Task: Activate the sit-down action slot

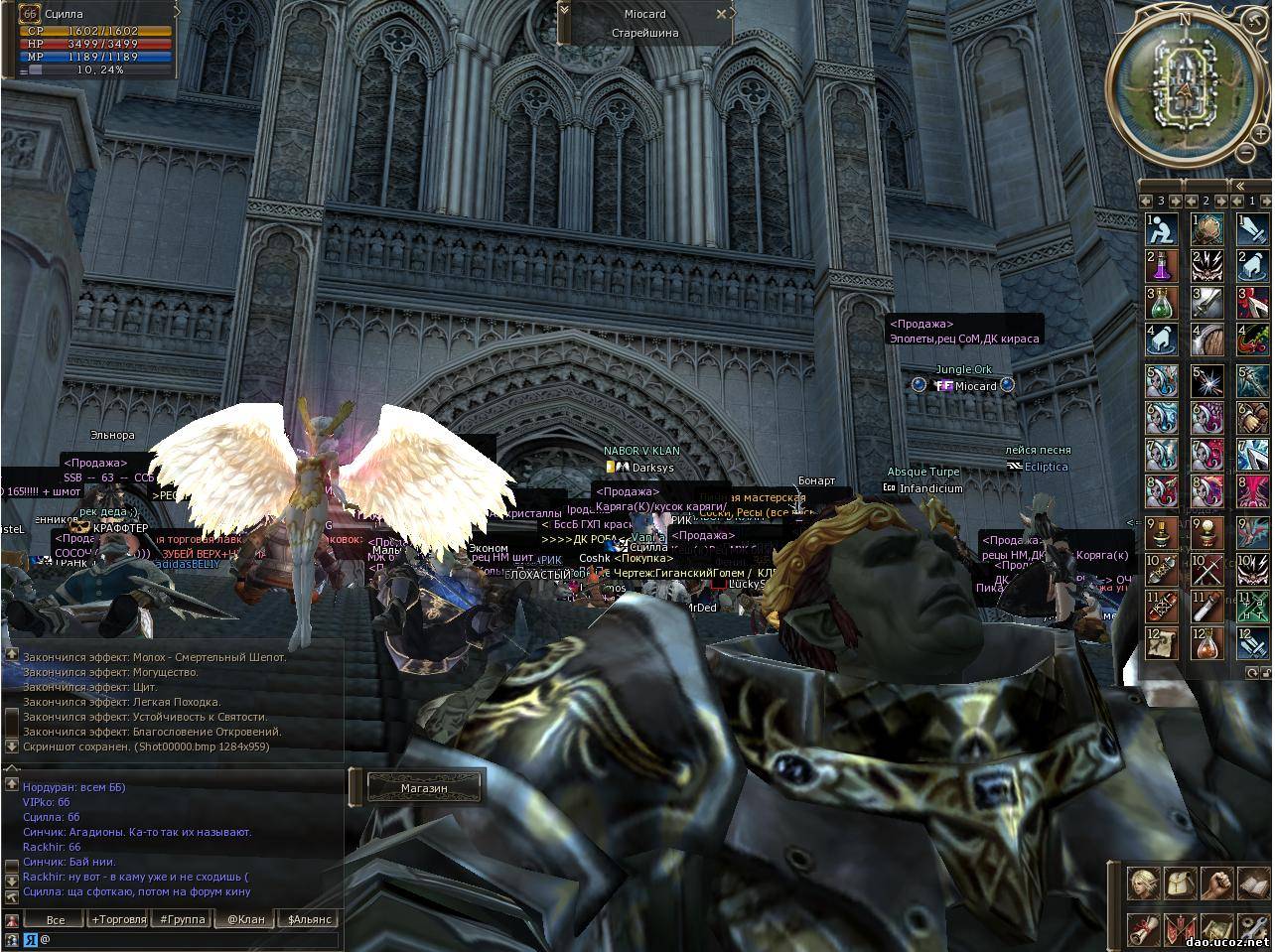Action: pyautogui.click(x=1162, y=229)
